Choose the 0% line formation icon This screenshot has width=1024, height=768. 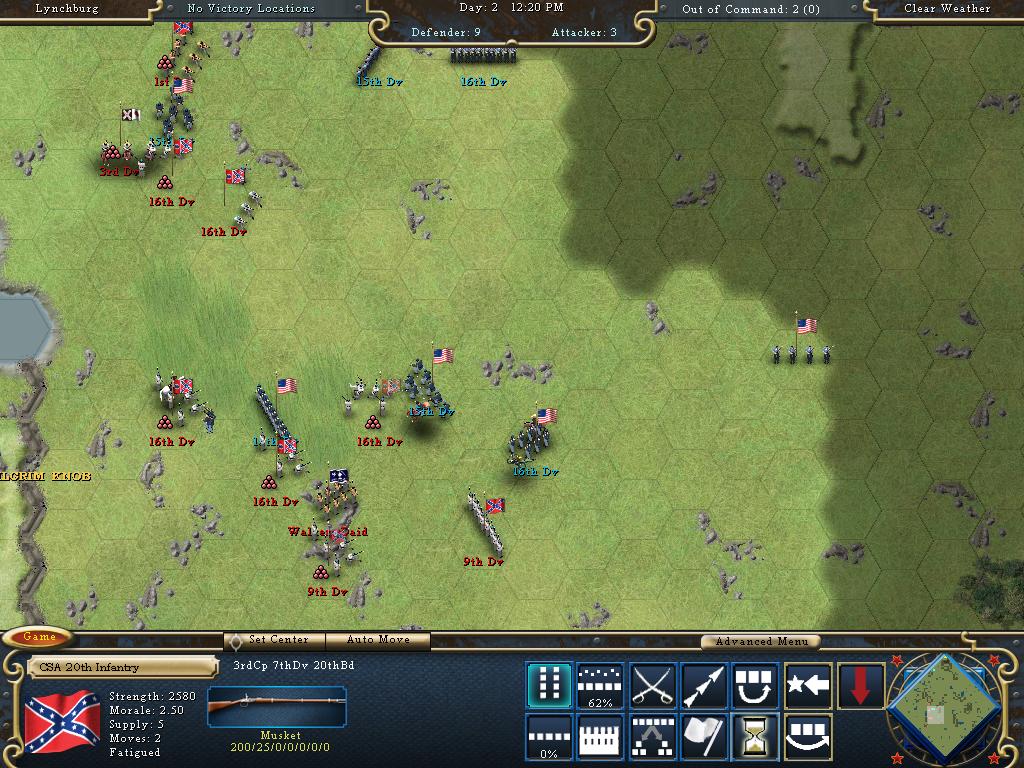tap(549, 737)
